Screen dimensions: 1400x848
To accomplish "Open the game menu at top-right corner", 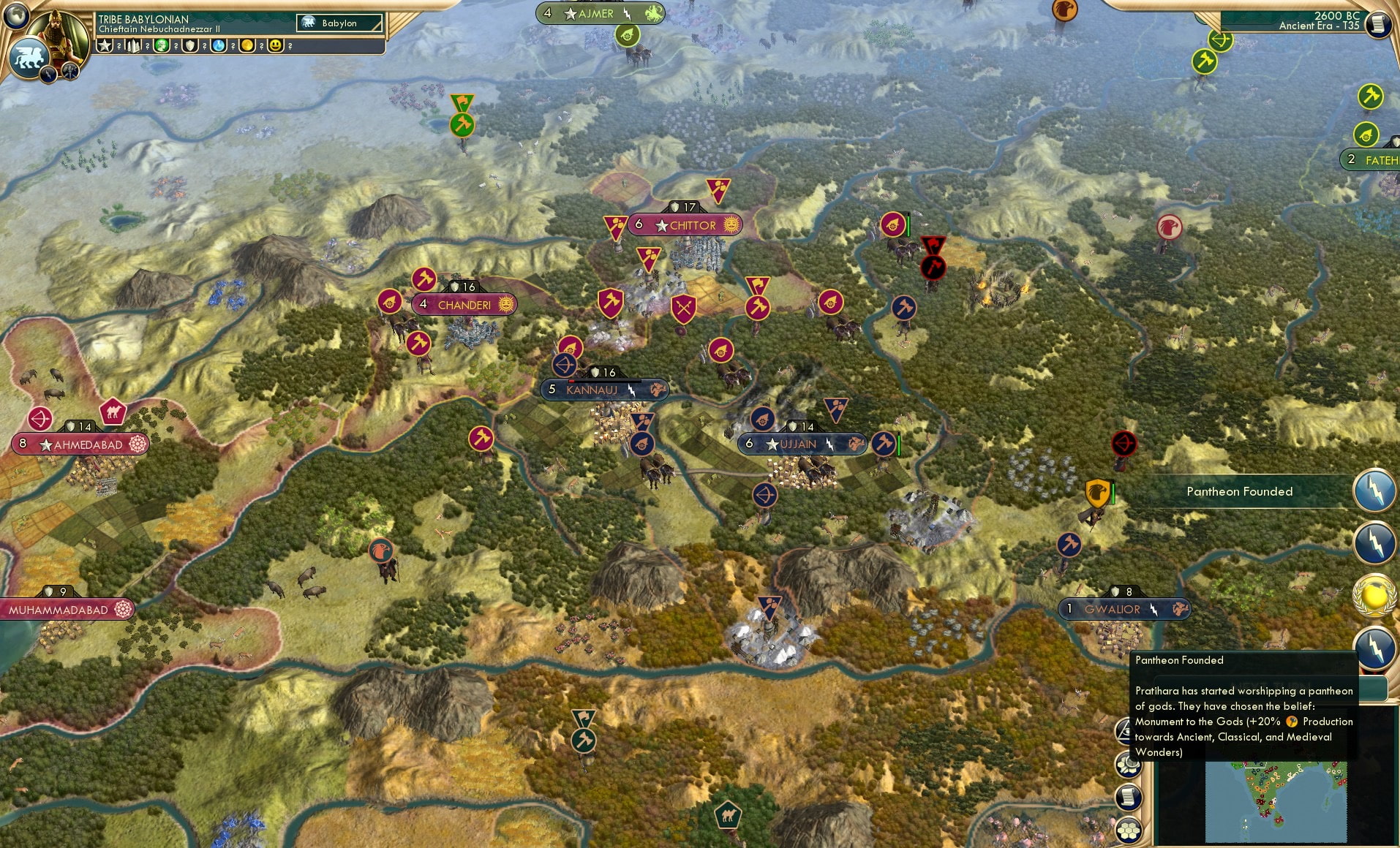I will point(1378,25).
